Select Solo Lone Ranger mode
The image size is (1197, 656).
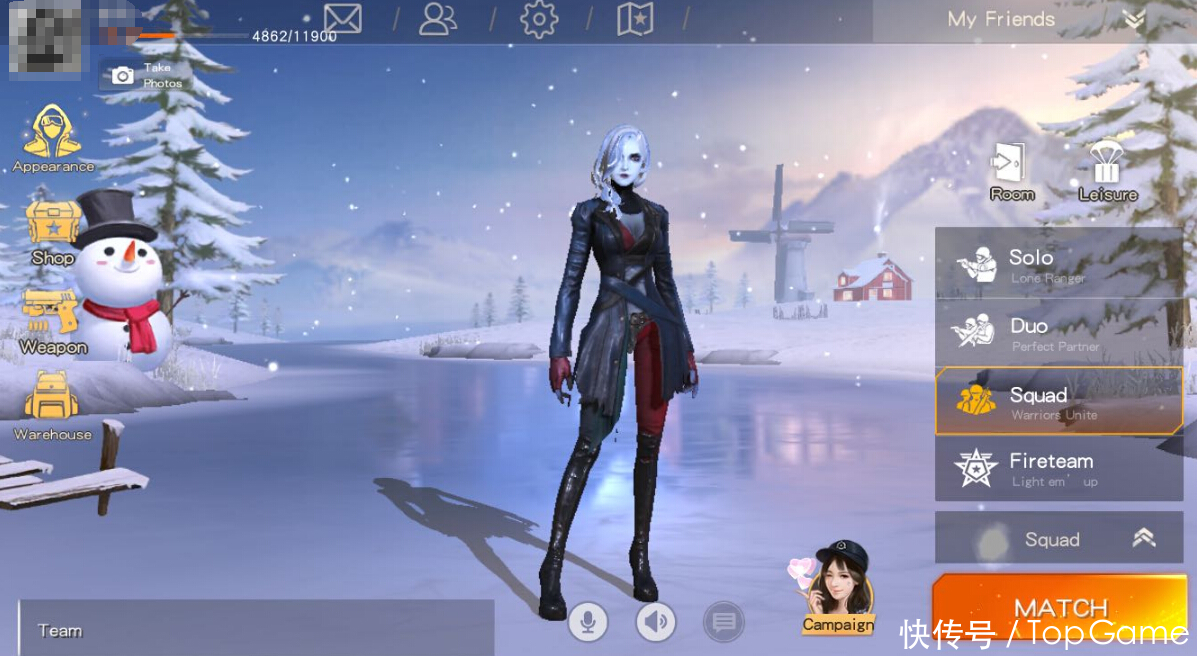[x=1058, y=264]
